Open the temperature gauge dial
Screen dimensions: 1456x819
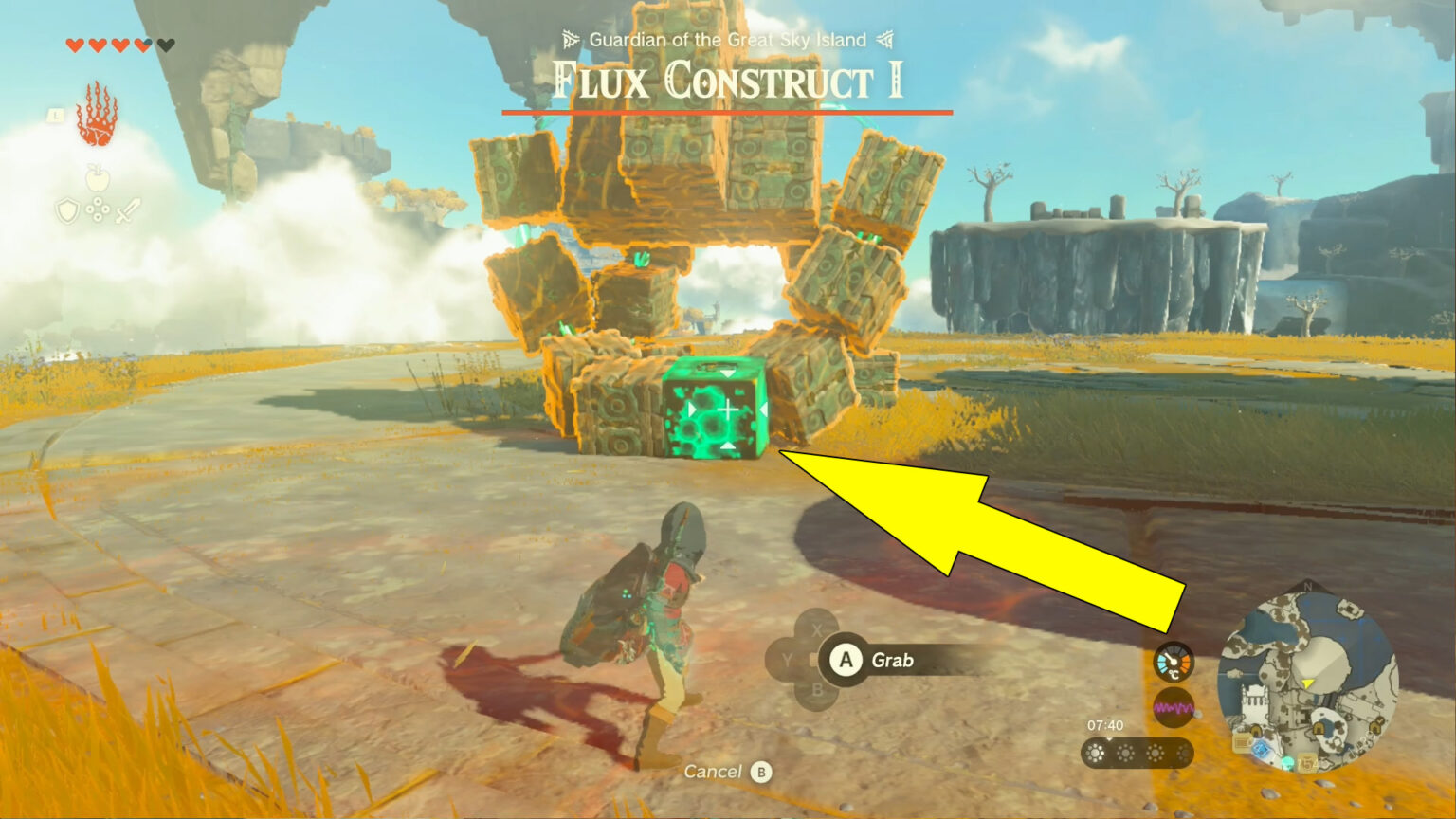[x=1174, y=662]
